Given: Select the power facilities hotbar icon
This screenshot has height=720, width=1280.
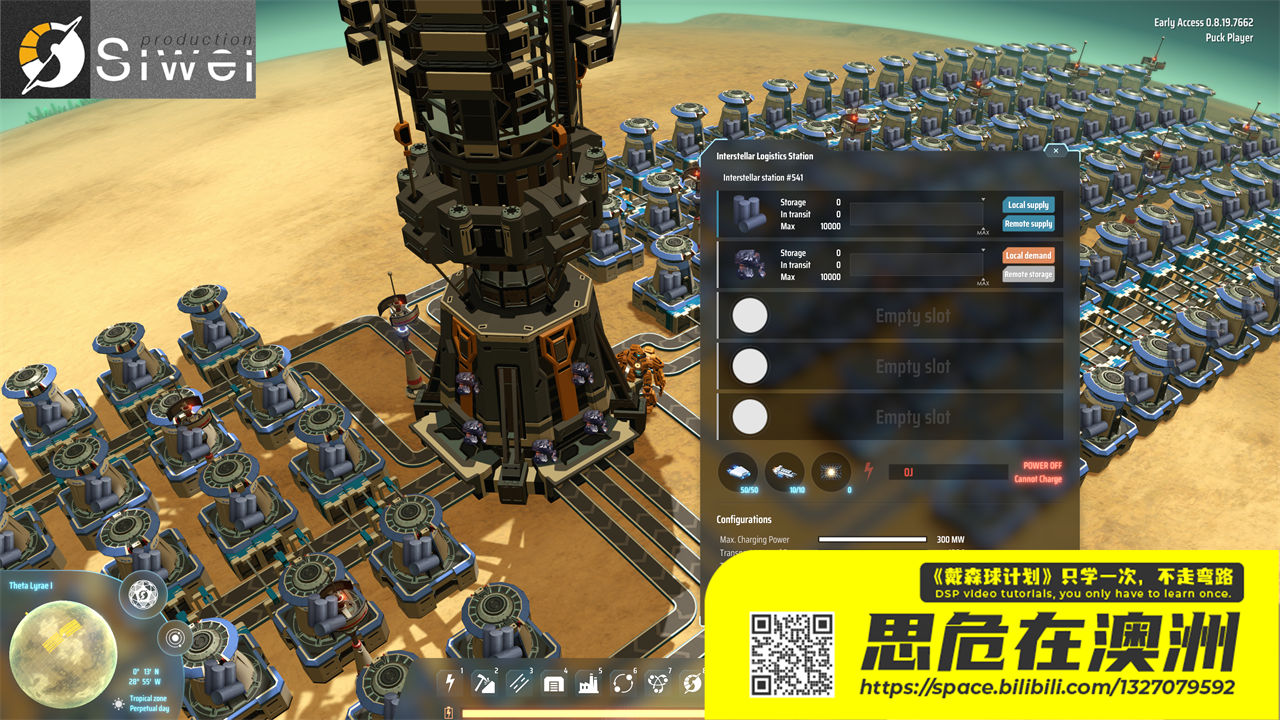Looking at the screenshot, I should coord(449,683).
